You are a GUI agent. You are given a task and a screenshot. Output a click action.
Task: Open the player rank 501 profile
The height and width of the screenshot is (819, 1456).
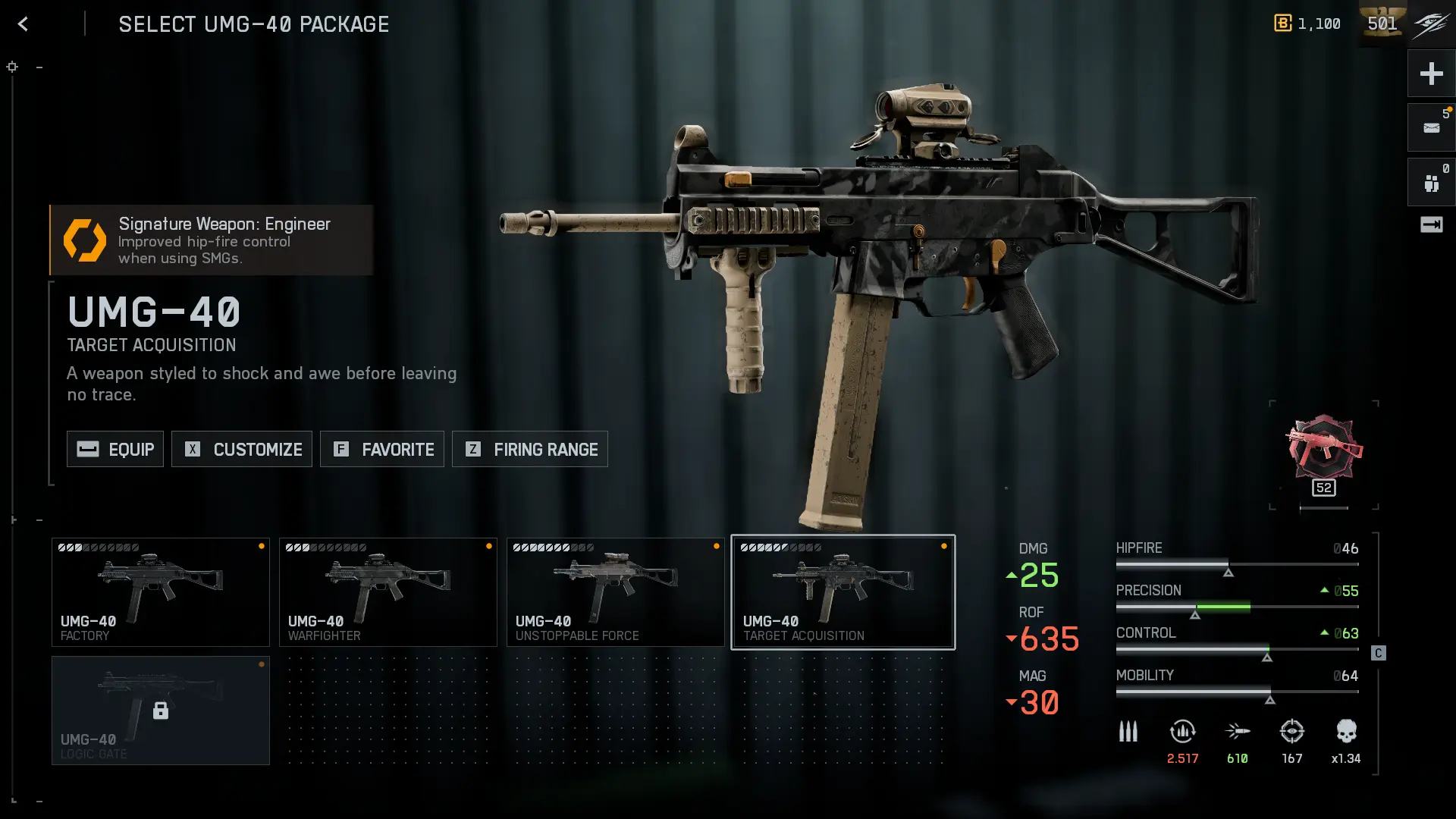pos(1382,24)
